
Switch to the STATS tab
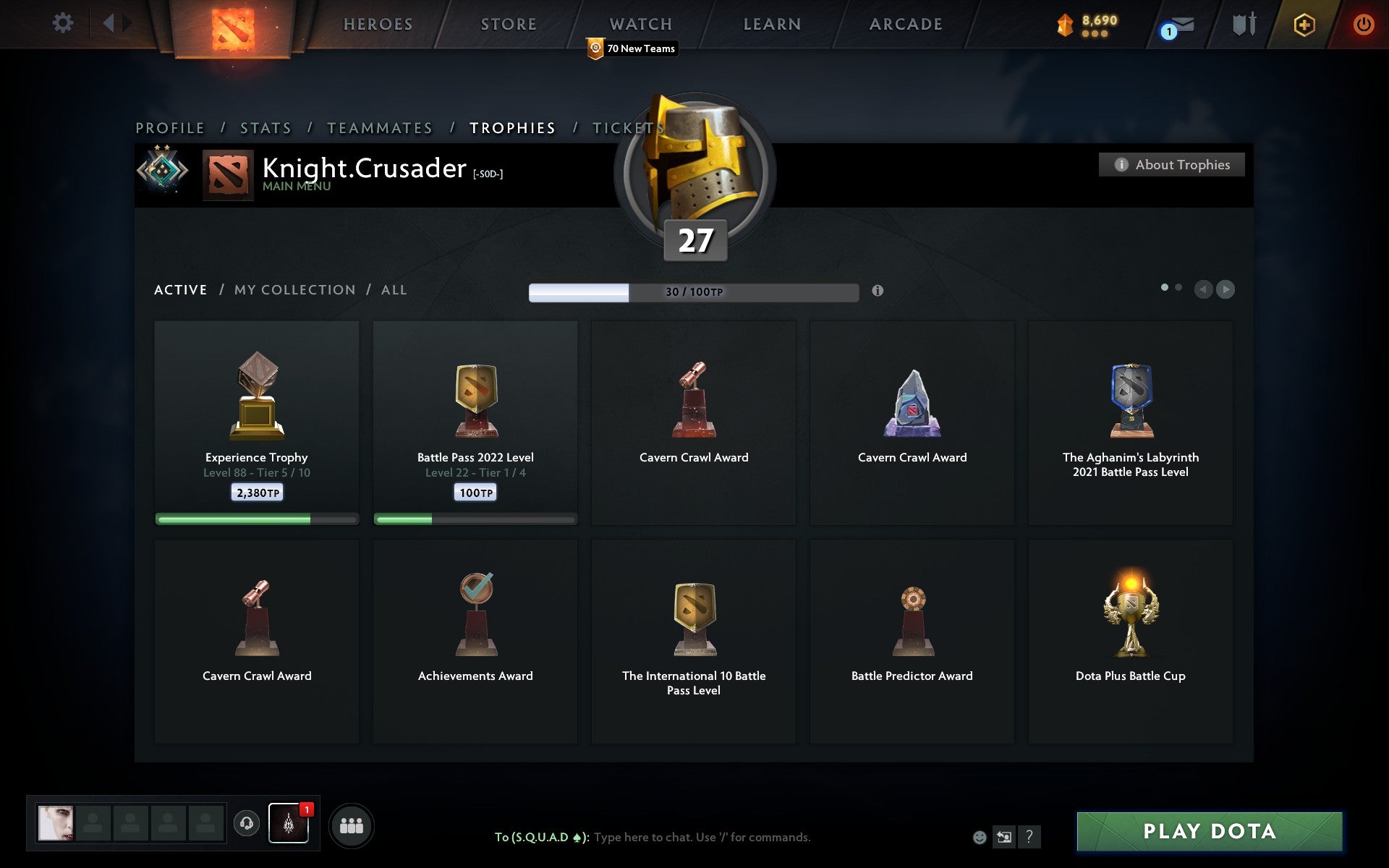tap(265, 127)
